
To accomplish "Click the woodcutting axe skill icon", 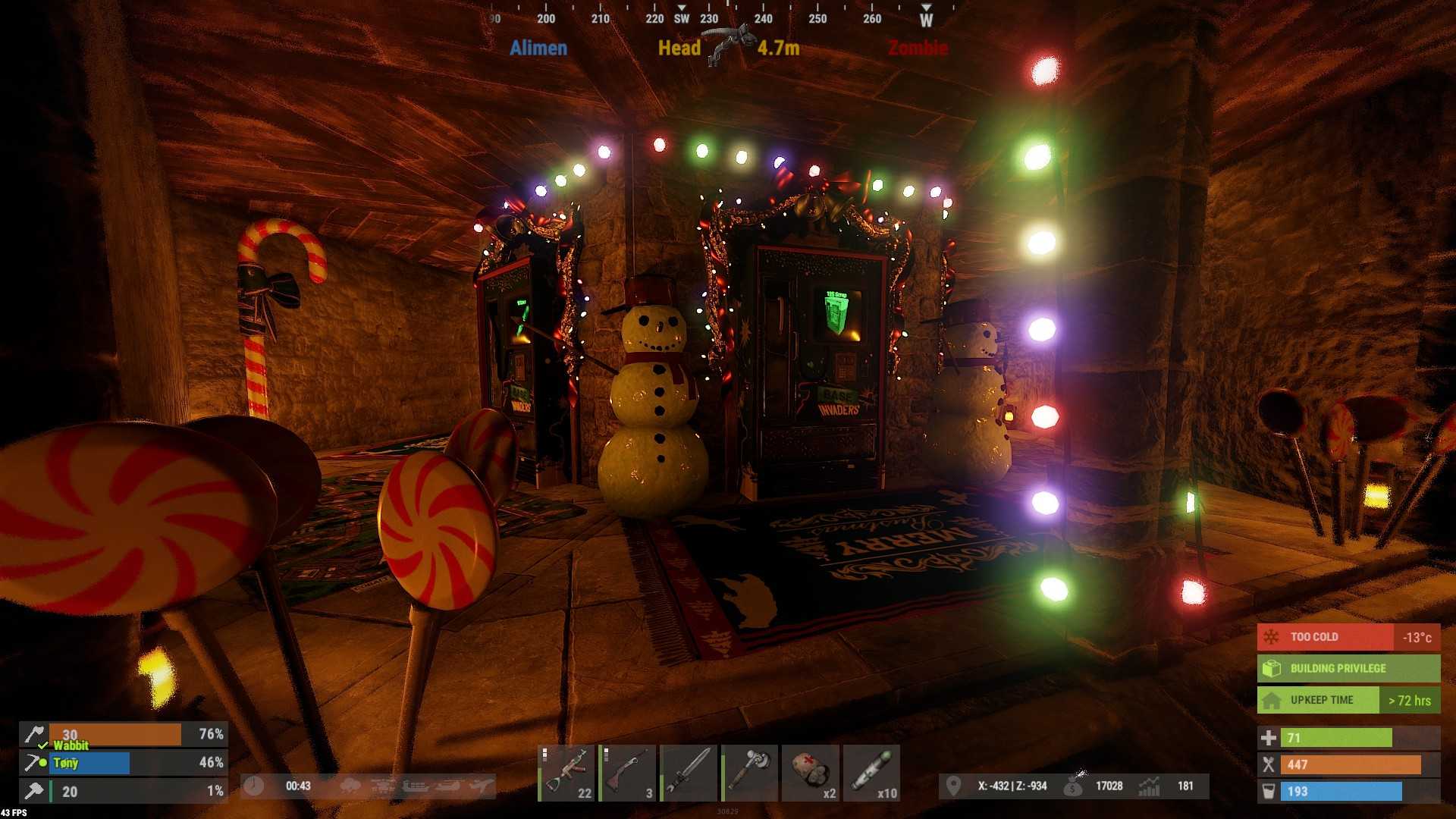I will click(x=33, y=734).
